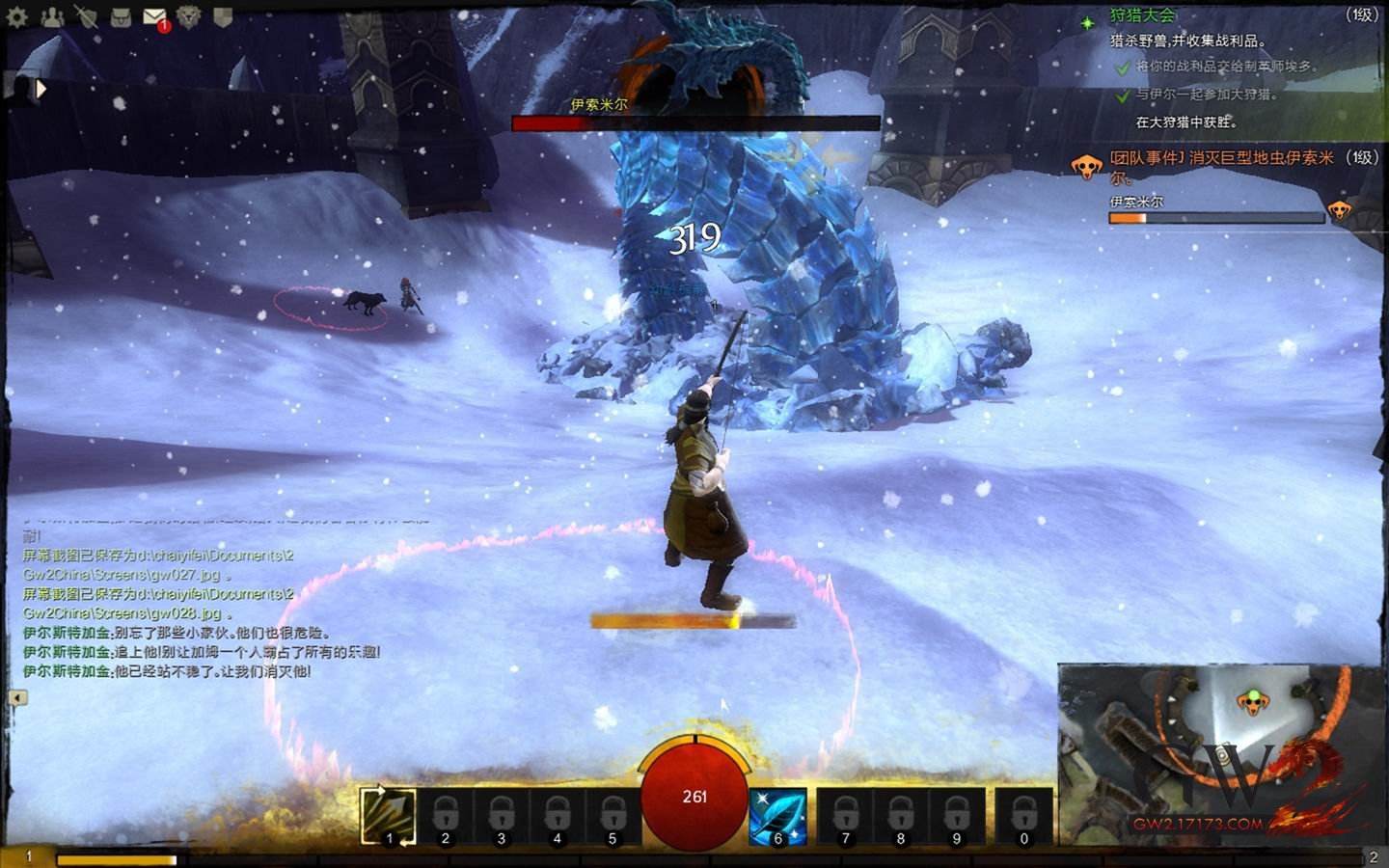Open the inventory bag icon

click(121, 15)
